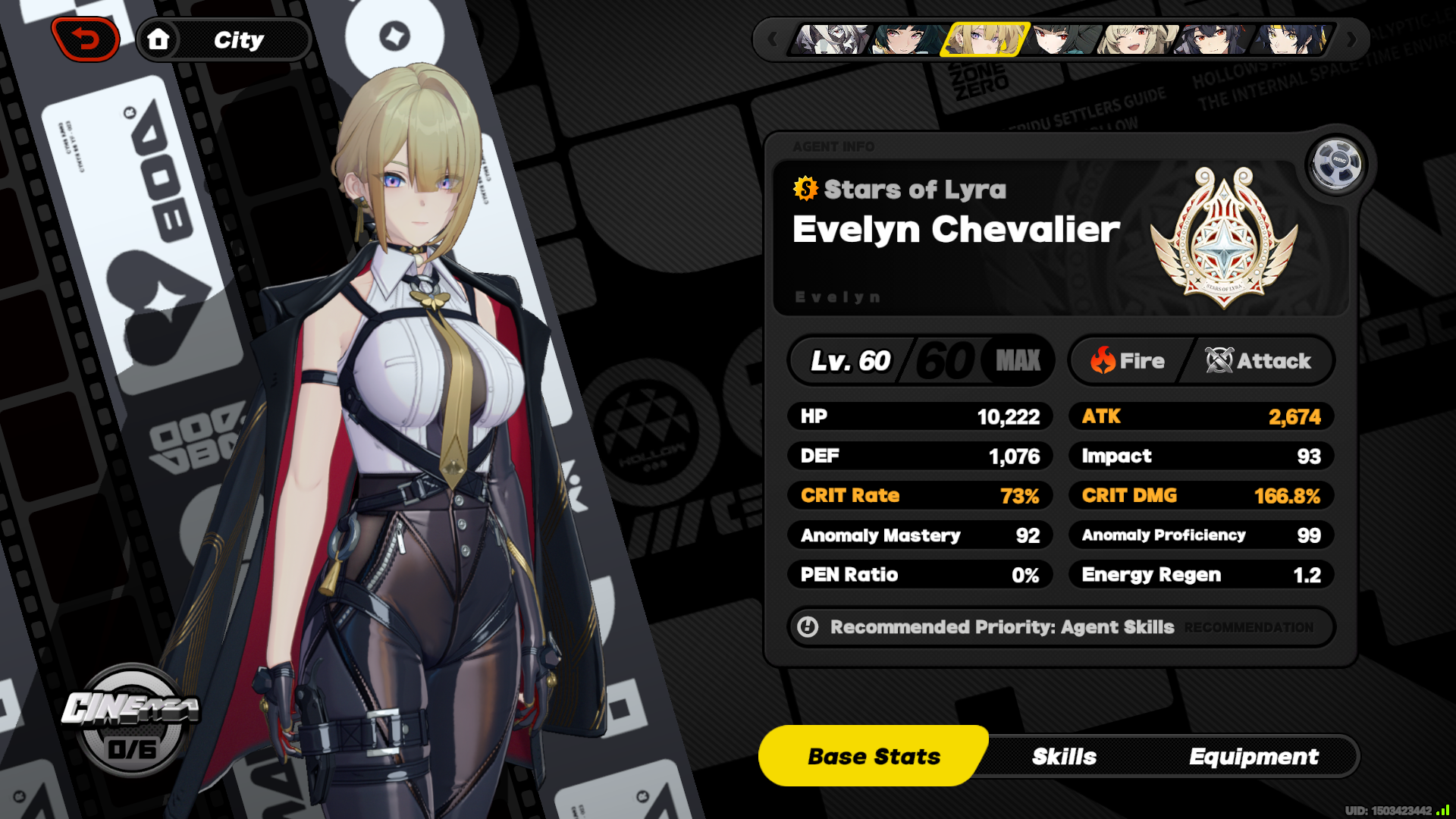
Task: Open the film reel icon on agent card
Action: point(1335,165)
